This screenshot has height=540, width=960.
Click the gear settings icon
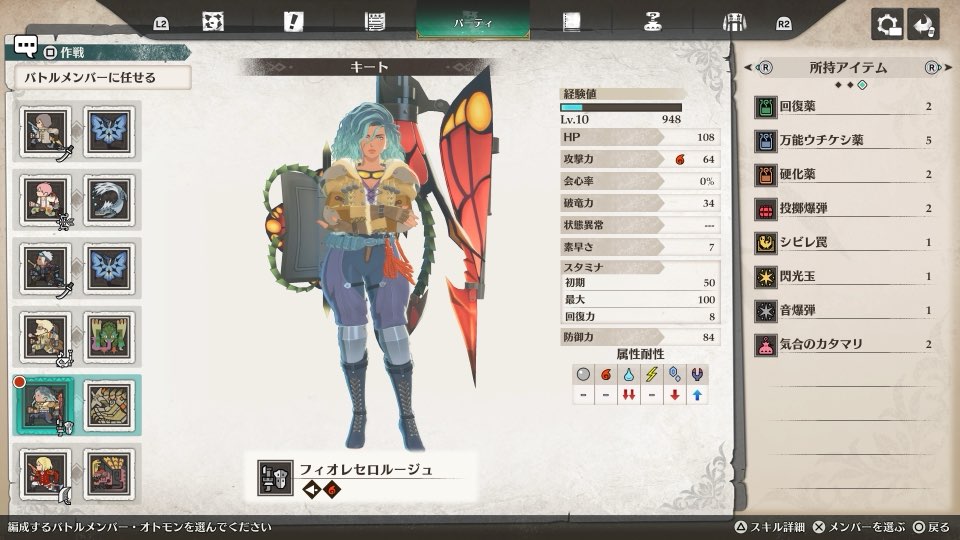[886, 24]
